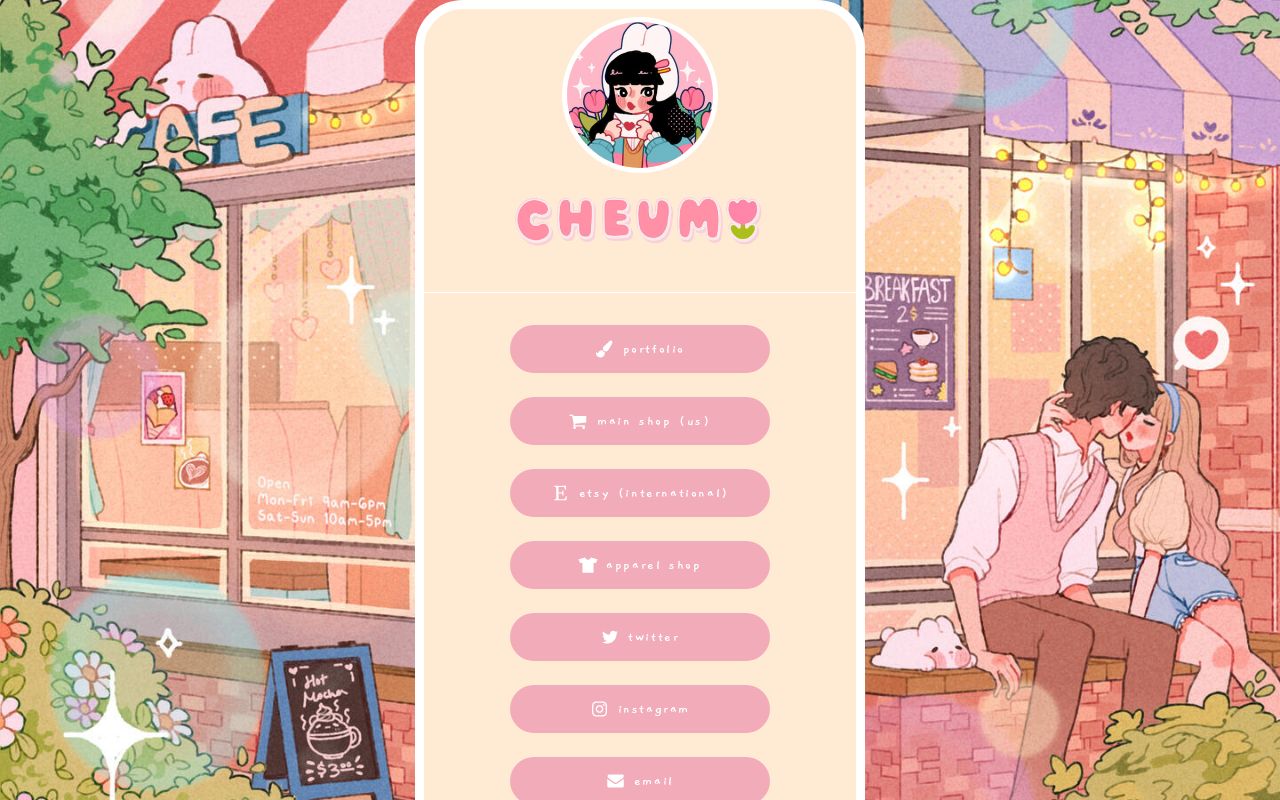The image size is (1280, 800).
Task: Select the paintbrush icon on the portfolio button
Action: click(604, 349)
